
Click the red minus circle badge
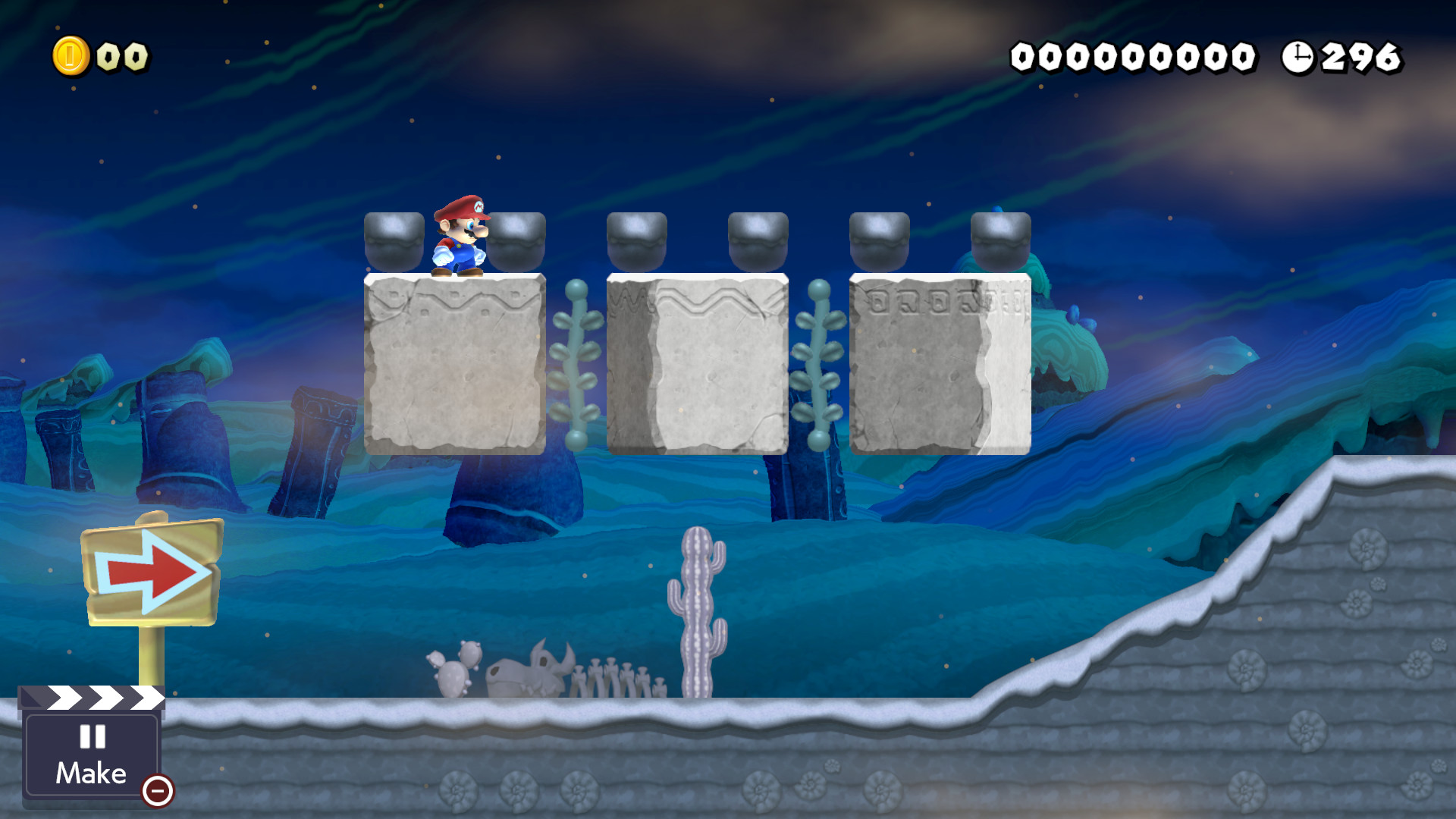[x=158, y=793]
